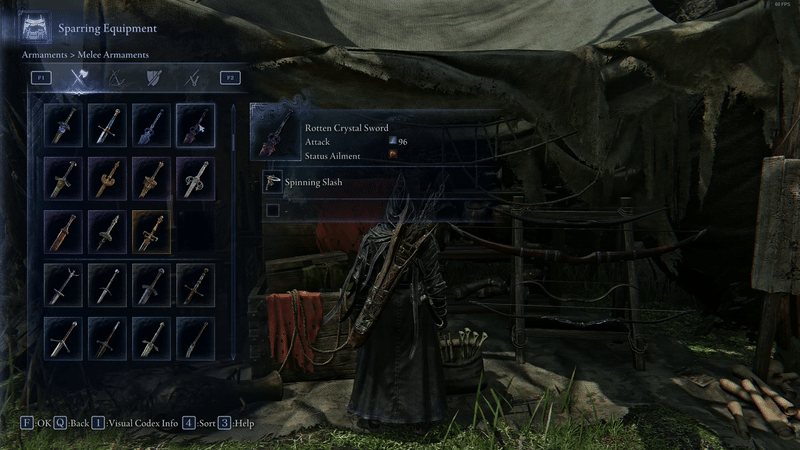Image resolution: width=800 pixels, height=450 pixels.
Task: Pick the red curved blade slot
Action: pyautogui.click(x=64, y=231)
